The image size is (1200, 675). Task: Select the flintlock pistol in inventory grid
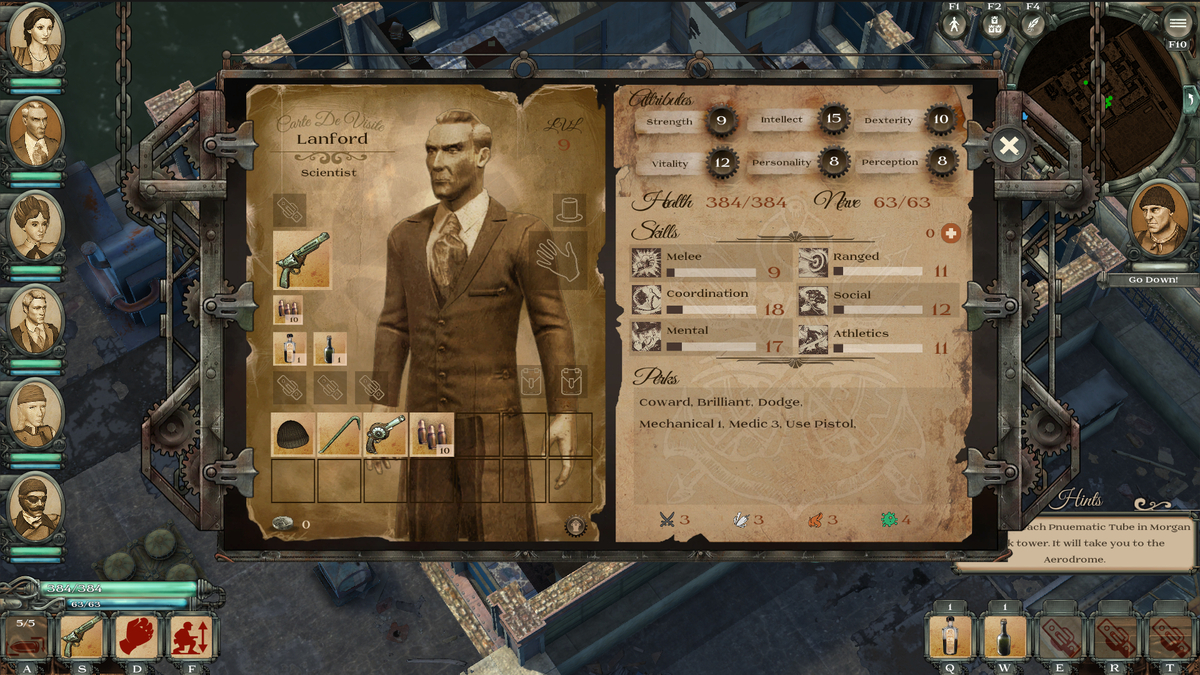point(386,435)
